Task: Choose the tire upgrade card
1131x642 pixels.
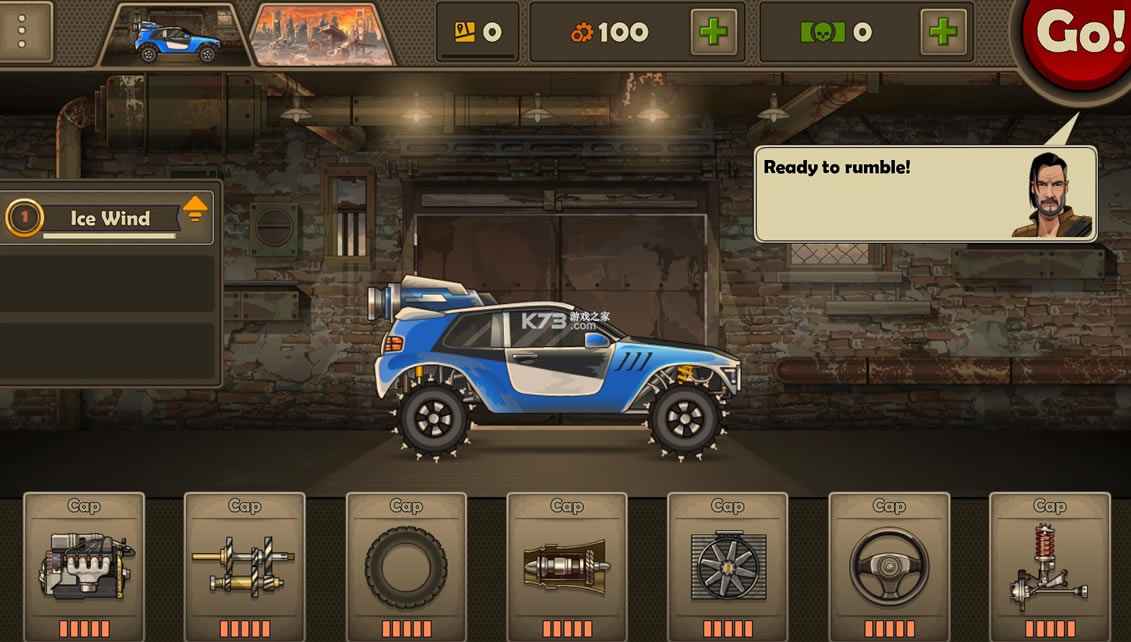Action: 406,567
